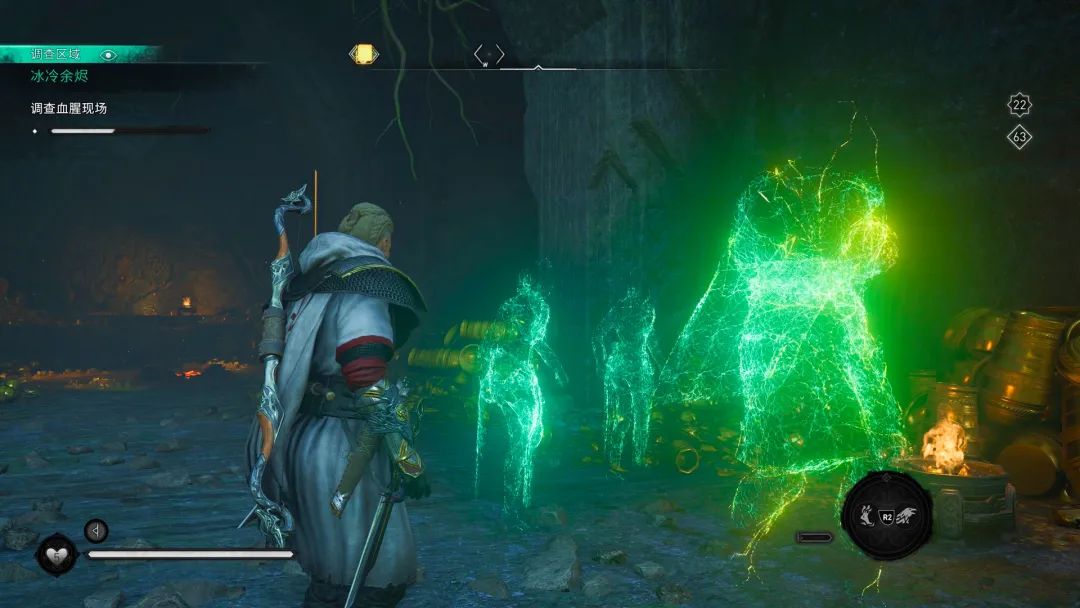Screen dimensions: 1080x608
Task: Use the heart ration icon
Action: pyautogui.click(x=56, y=554)
